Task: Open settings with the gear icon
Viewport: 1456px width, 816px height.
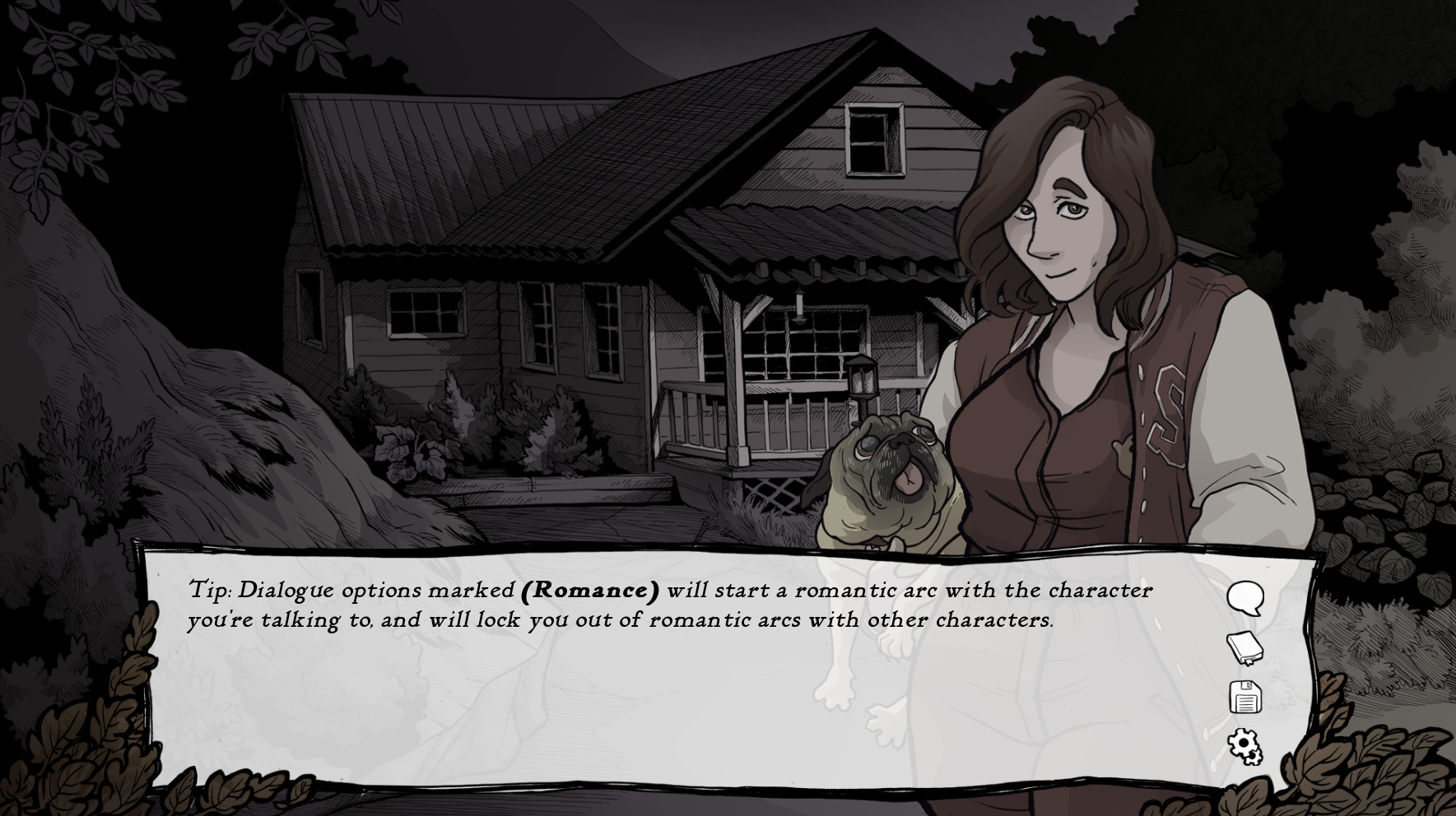Action: tap(1244, 746)
